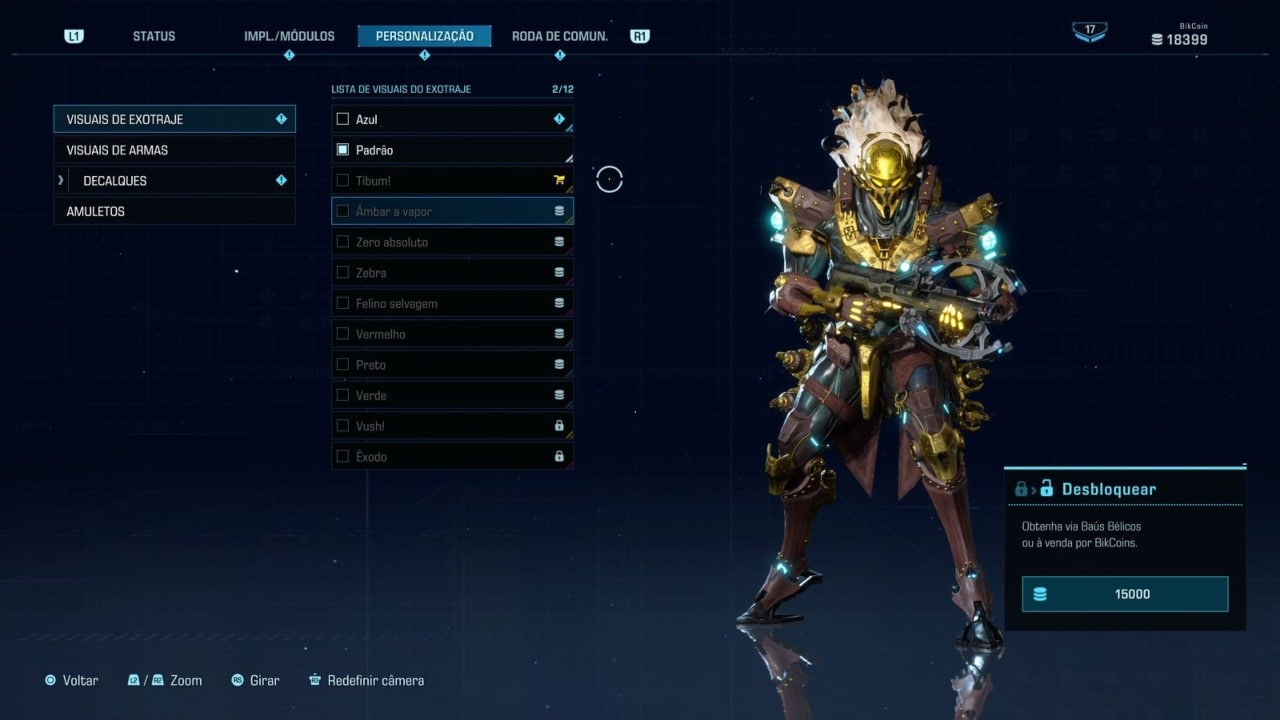Select the Vermelho skin entry

click(452, 334)
